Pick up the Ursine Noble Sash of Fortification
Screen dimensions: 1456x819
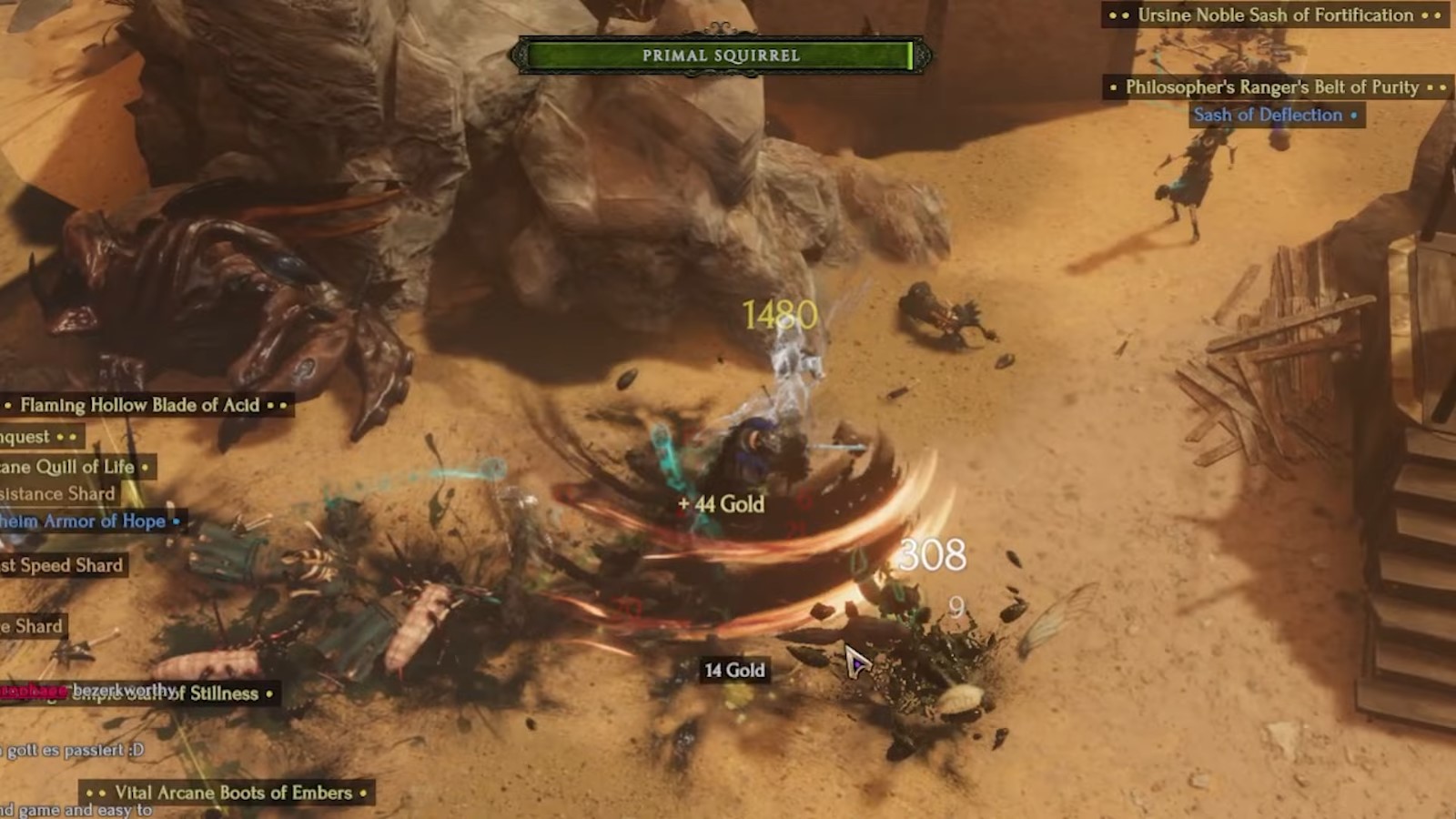point(1274,15)
